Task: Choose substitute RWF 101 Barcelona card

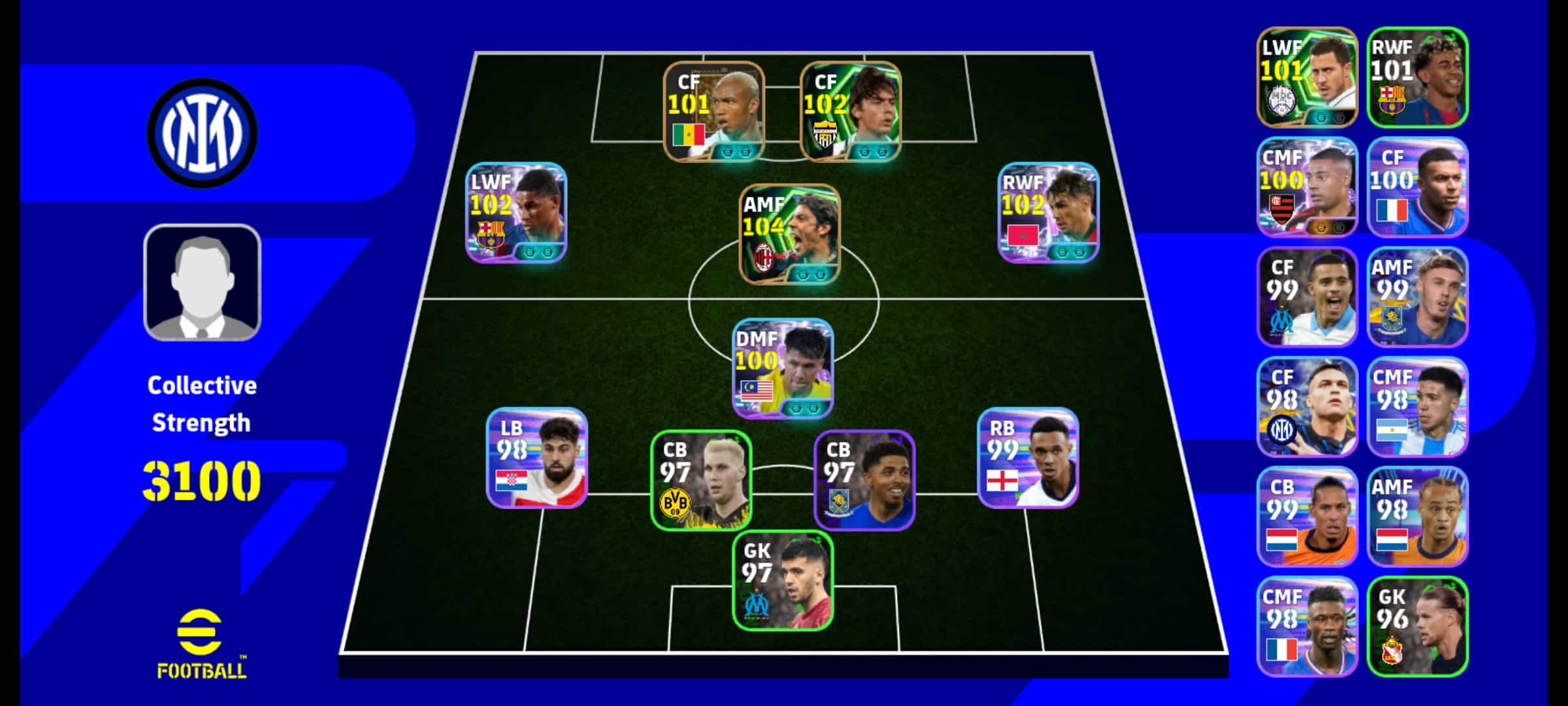Action: click(x=1418, y=77)
